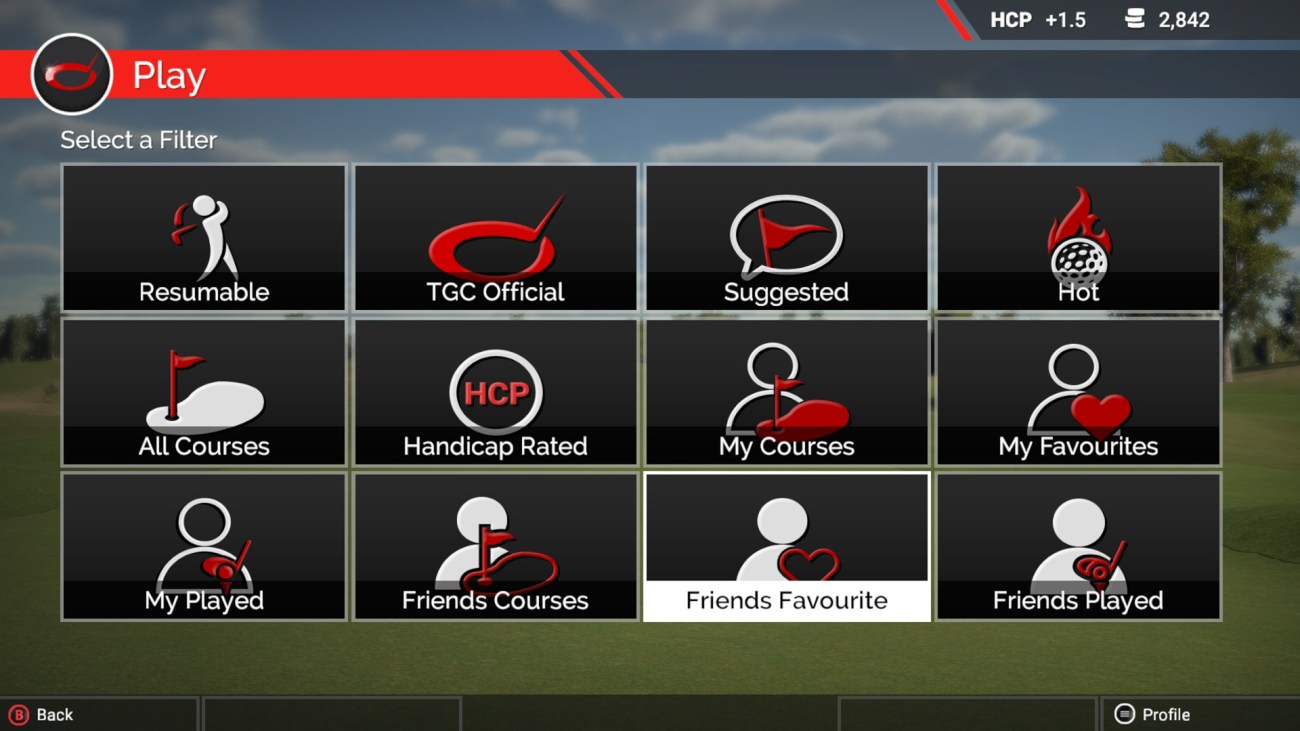Viewport: 1300px width, 731px height.
Task: Click the game logo in the header
Action: (71, 74)
